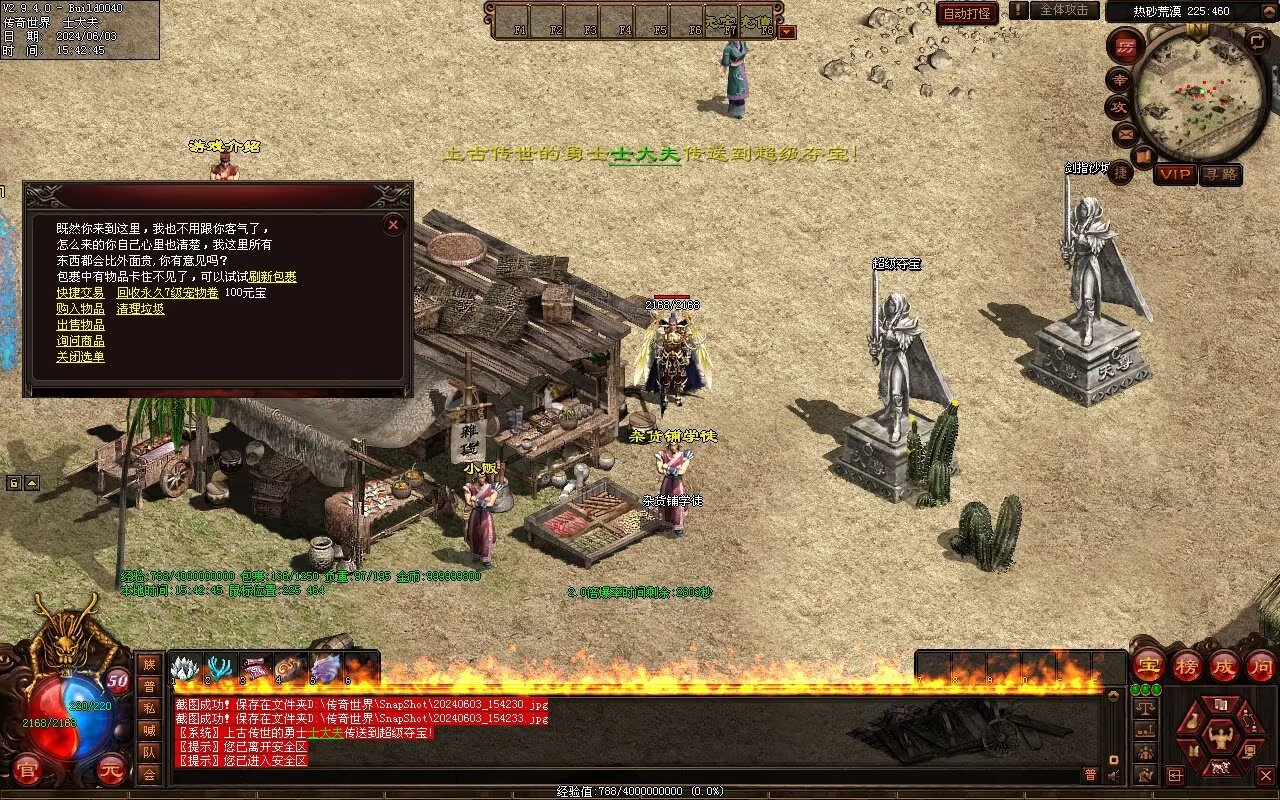The height and width of the screenshot is (800, 1280).
Task: Select 购入物品 to buy items
Action: (x=80, y=309)
